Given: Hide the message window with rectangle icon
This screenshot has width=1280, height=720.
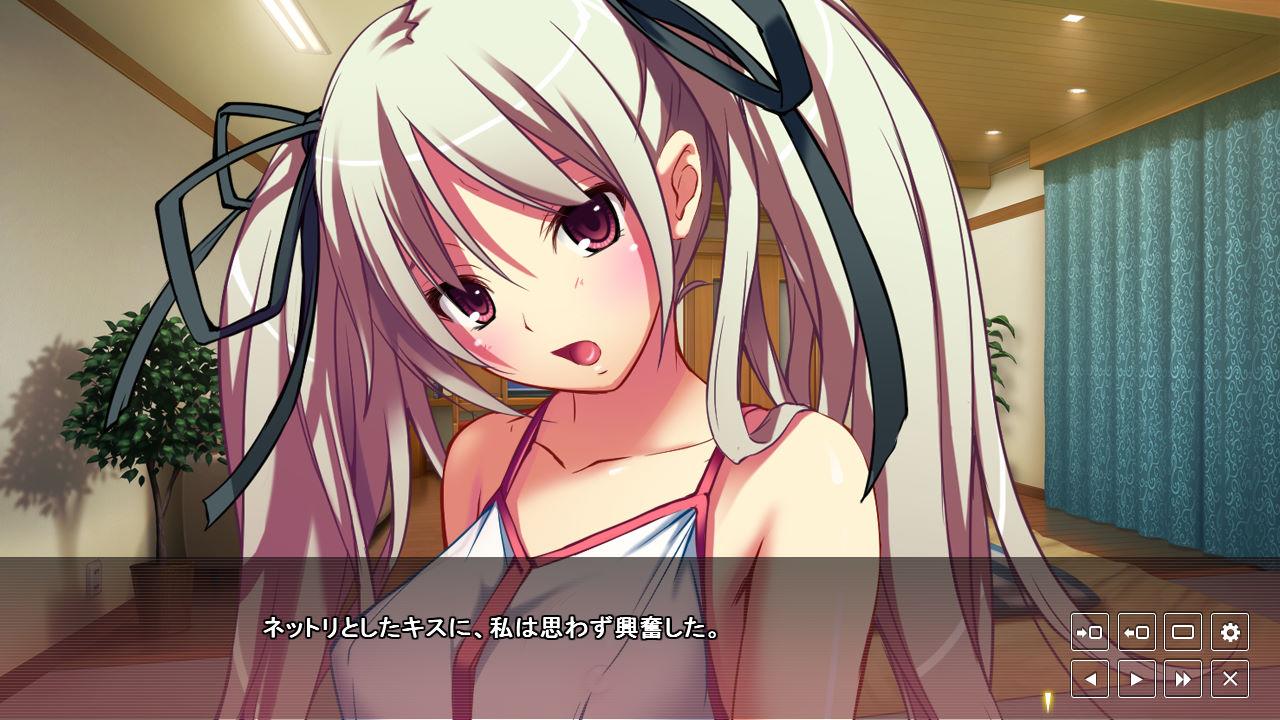Looking at the screenshot, I should 1183,632.
